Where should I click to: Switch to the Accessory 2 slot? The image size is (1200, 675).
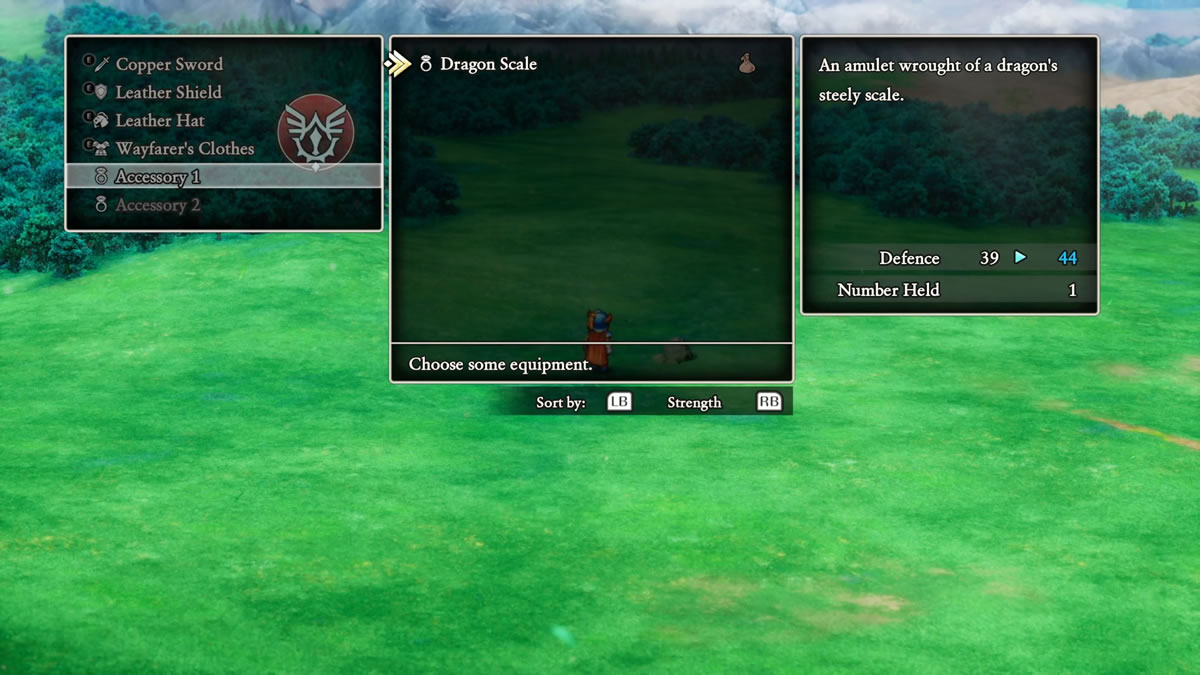click(x=158, y=205)
